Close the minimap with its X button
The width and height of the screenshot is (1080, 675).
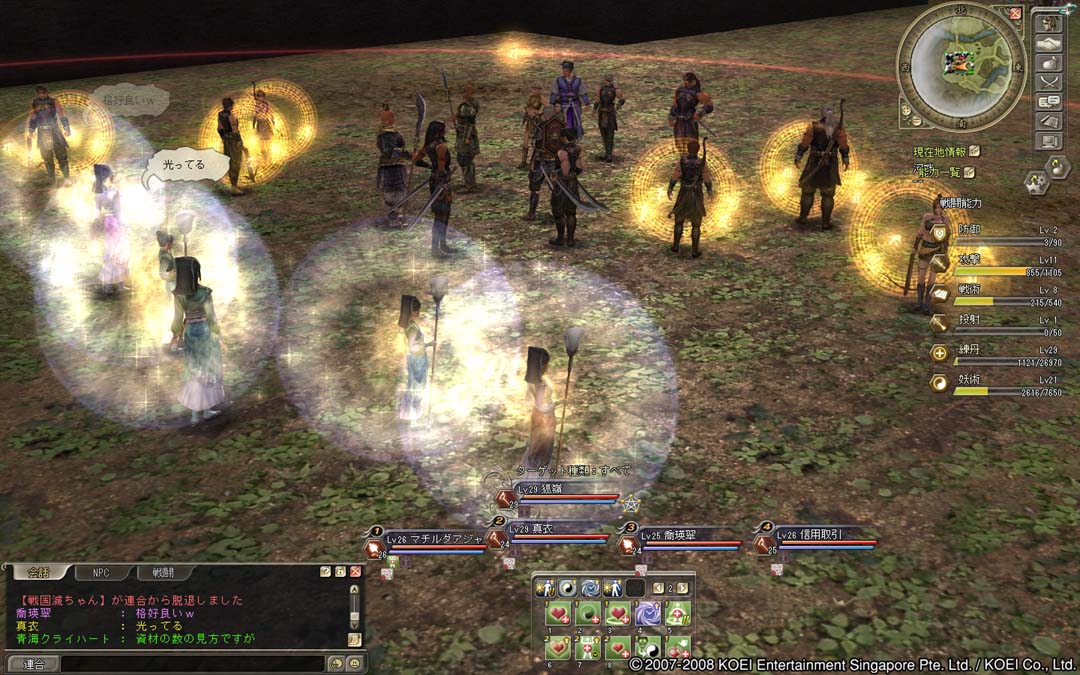point(1015,13)
